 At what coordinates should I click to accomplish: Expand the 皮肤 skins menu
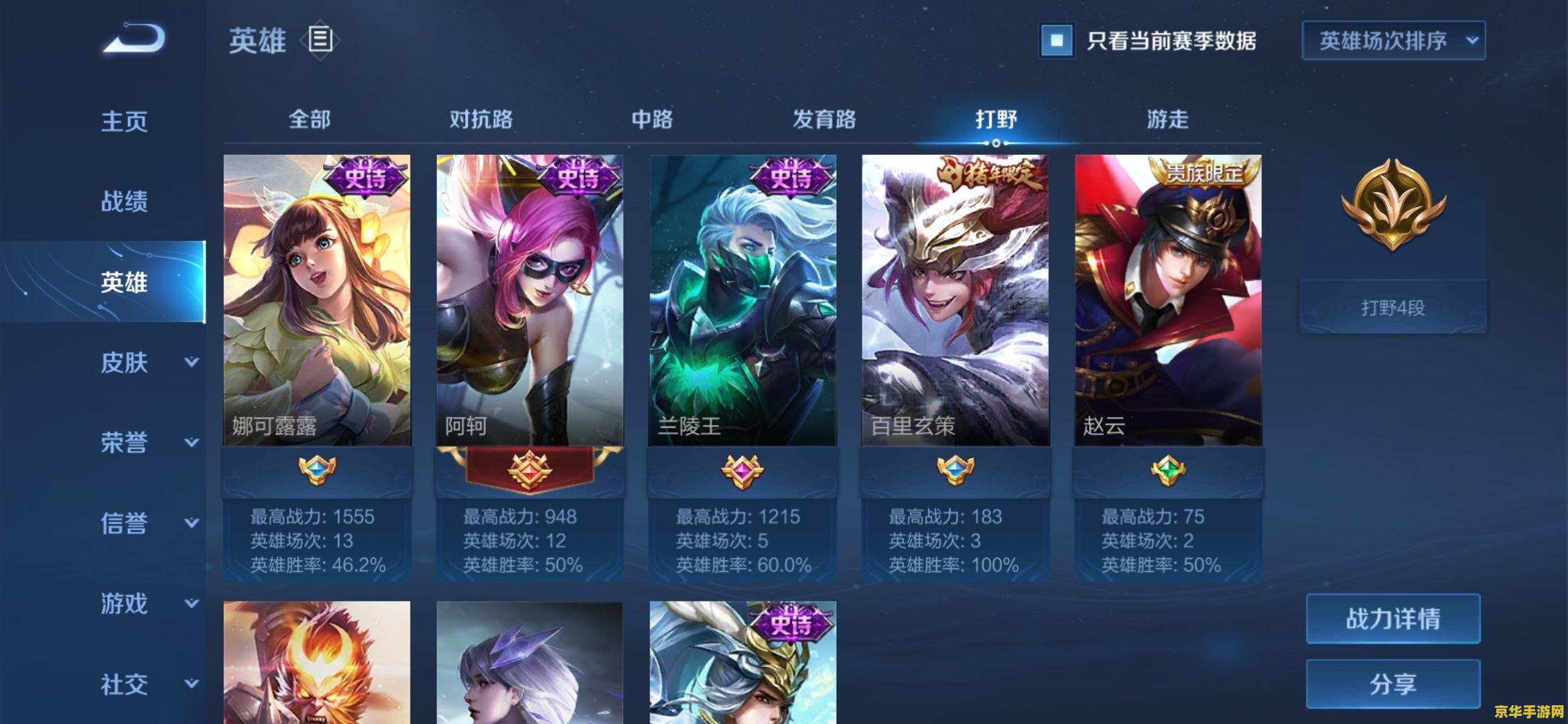pyautogui.click(x=149, y=363)
